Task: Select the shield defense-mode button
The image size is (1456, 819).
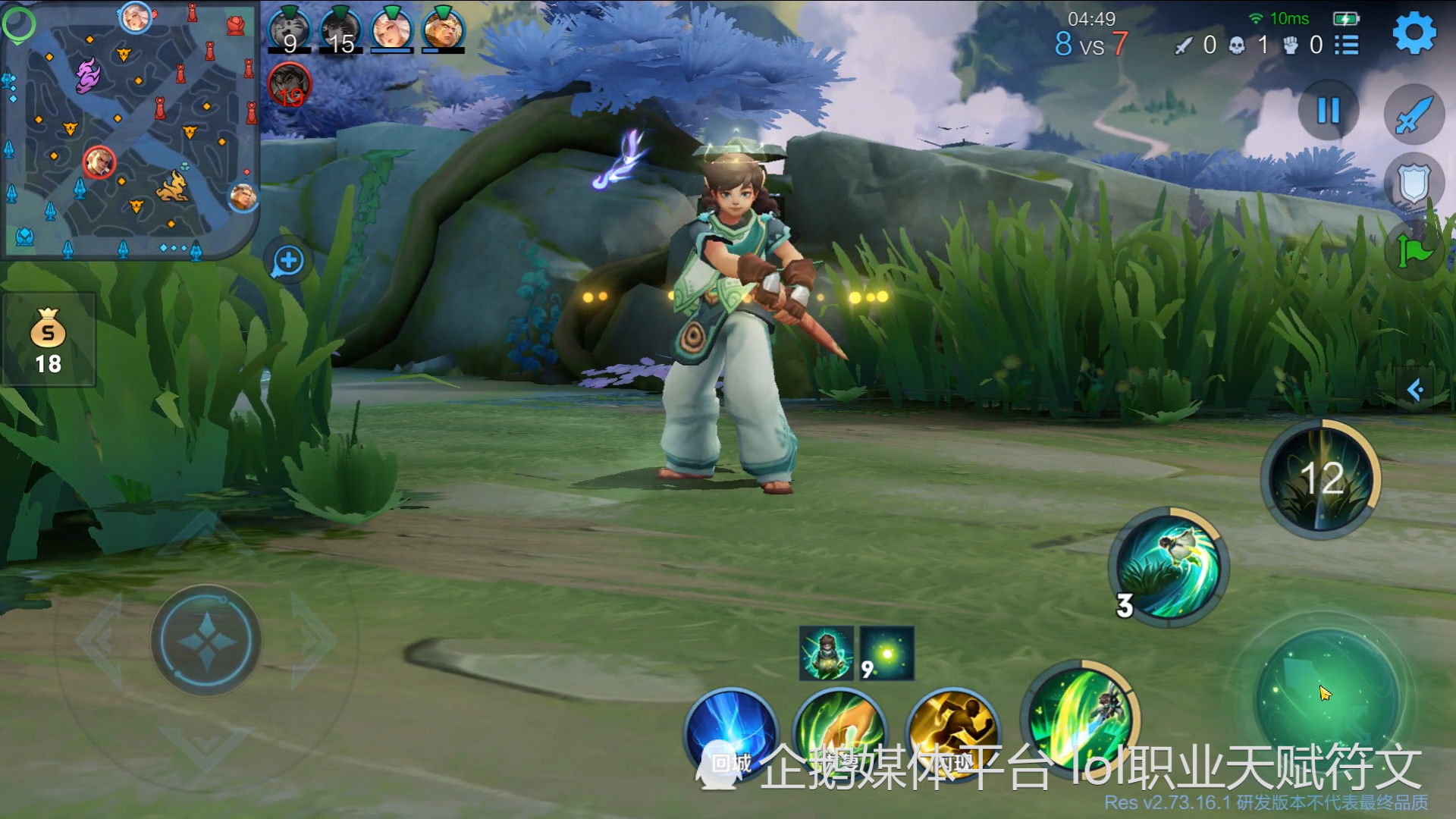Action: pyautogui.click(x=1414, y=184)
